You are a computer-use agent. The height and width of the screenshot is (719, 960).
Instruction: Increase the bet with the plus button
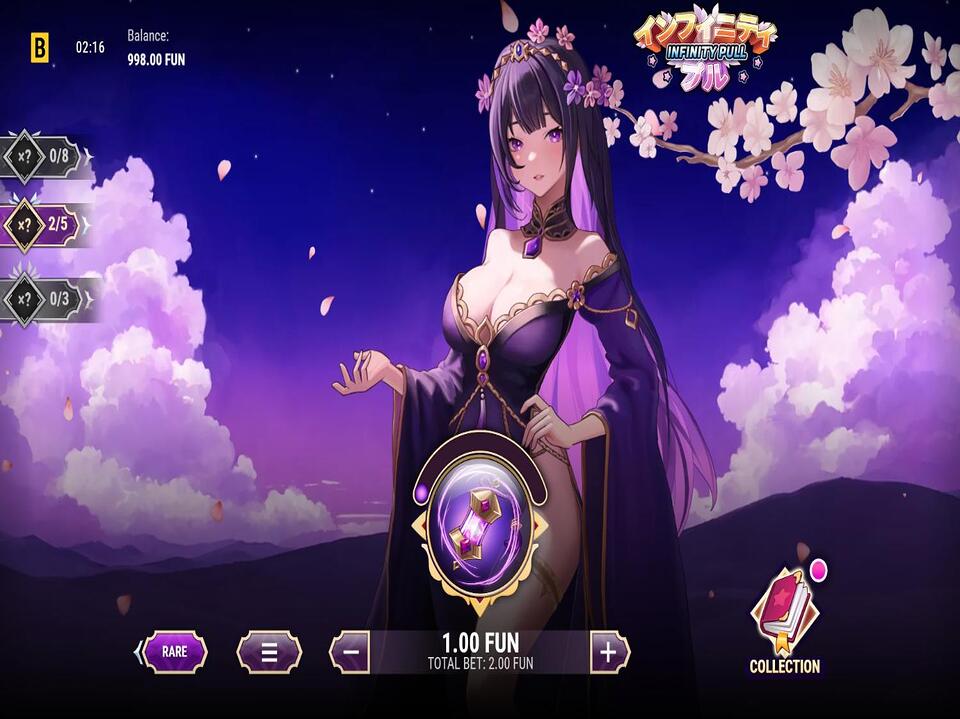(609, 652)
